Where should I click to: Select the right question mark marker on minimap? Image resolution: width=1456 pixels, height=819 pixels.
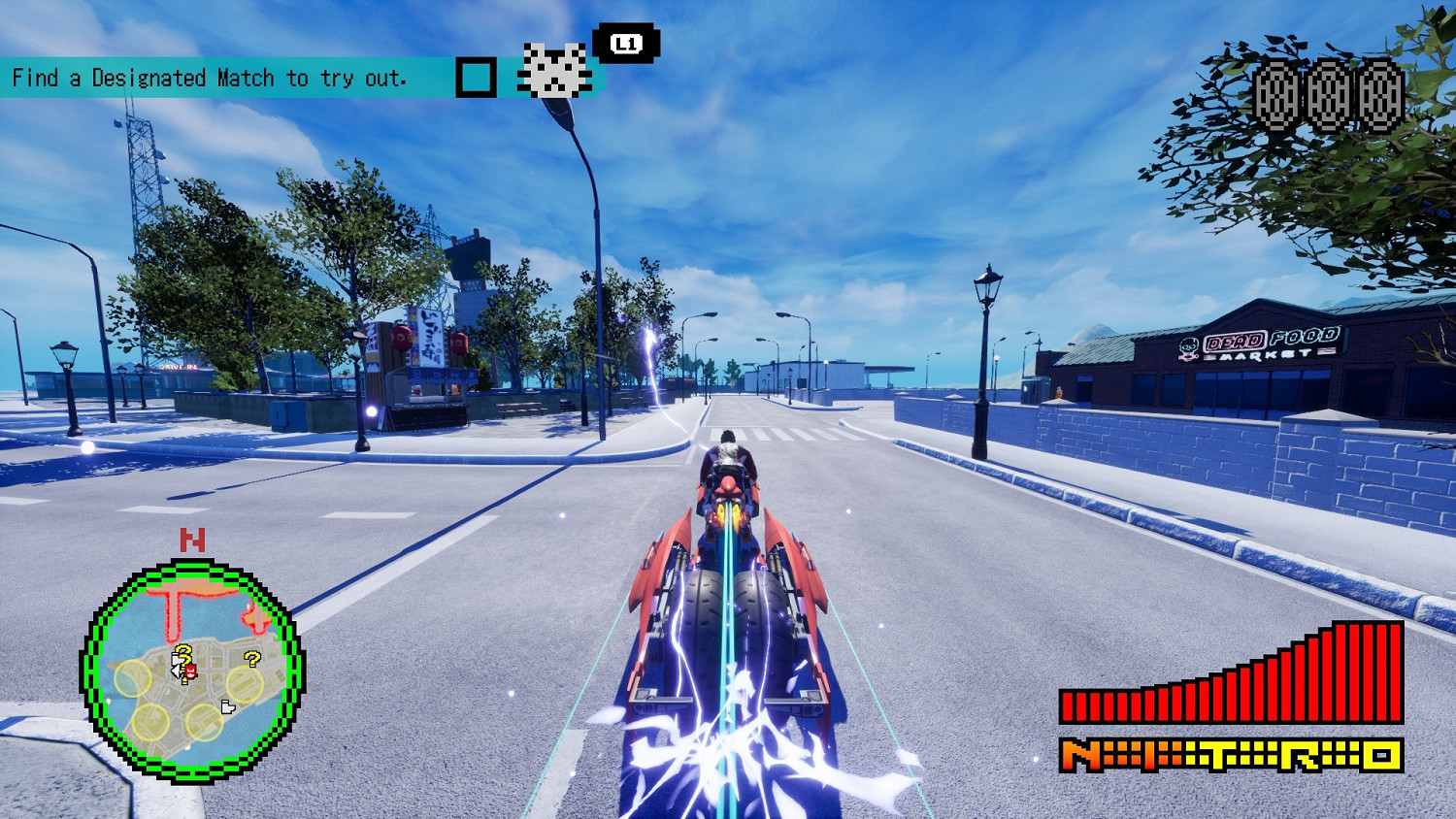click(252, 659)
